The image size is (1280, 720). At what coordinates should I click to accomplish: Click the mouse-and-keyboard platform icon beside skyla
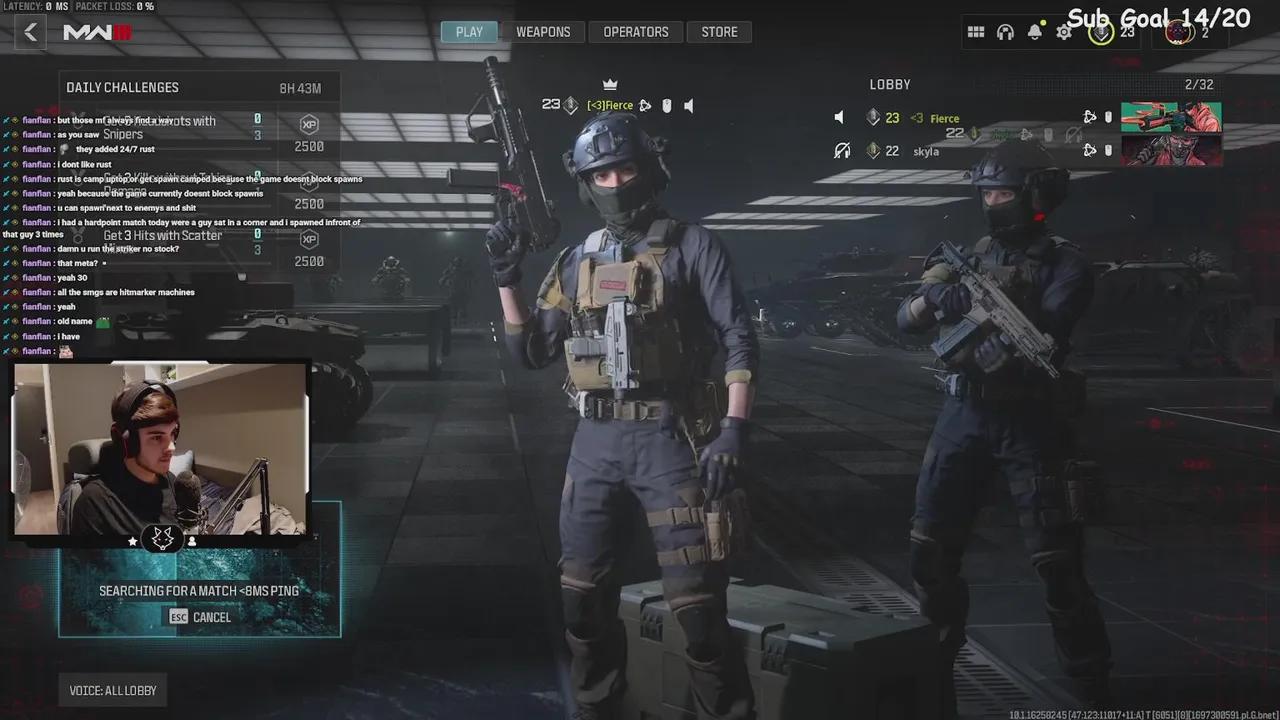click(x=1108, y=150)
